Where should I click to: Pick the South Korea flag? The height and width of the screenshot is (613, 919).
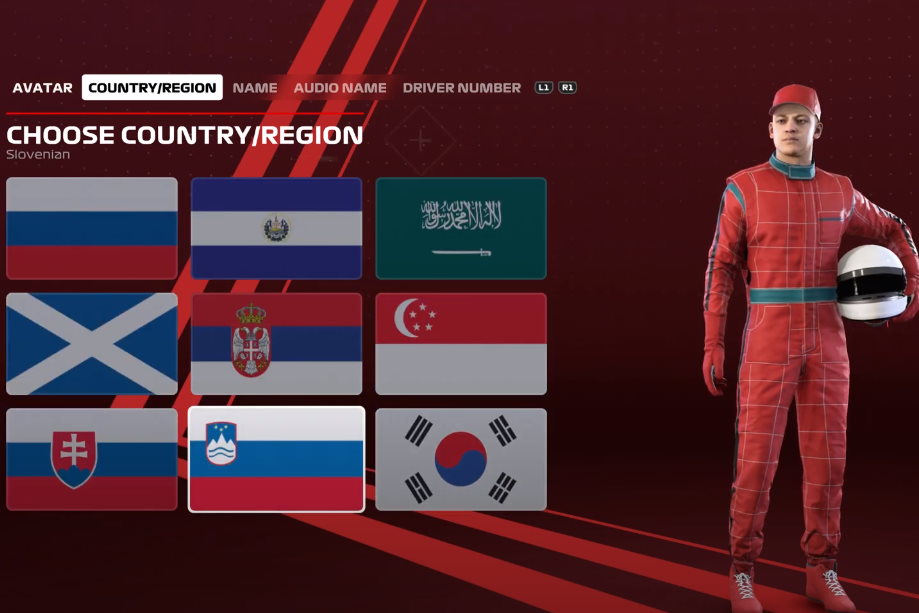coord(461,460)
